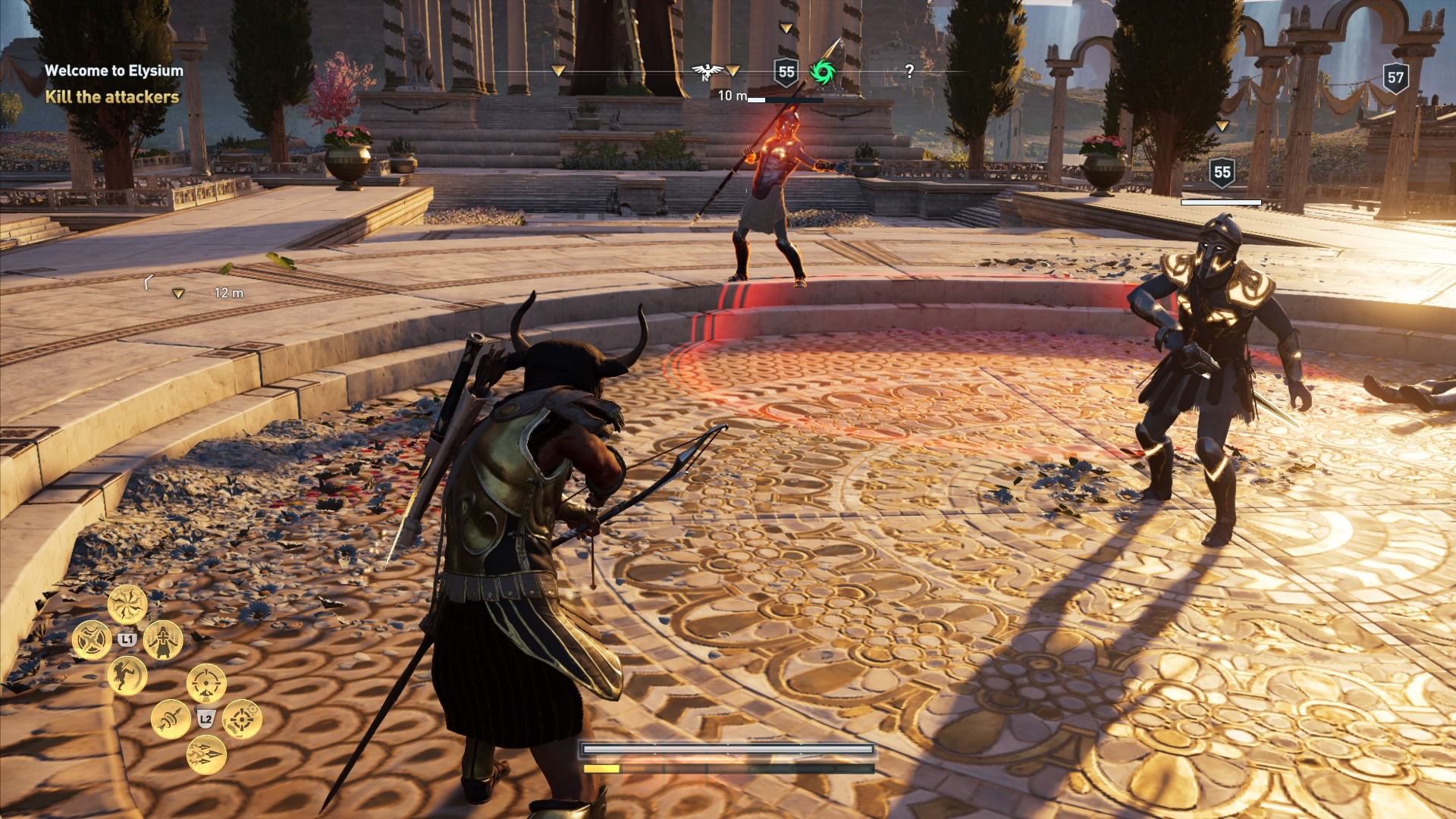Select the Welcome to Elysium quest title

(x=114, y=71)
